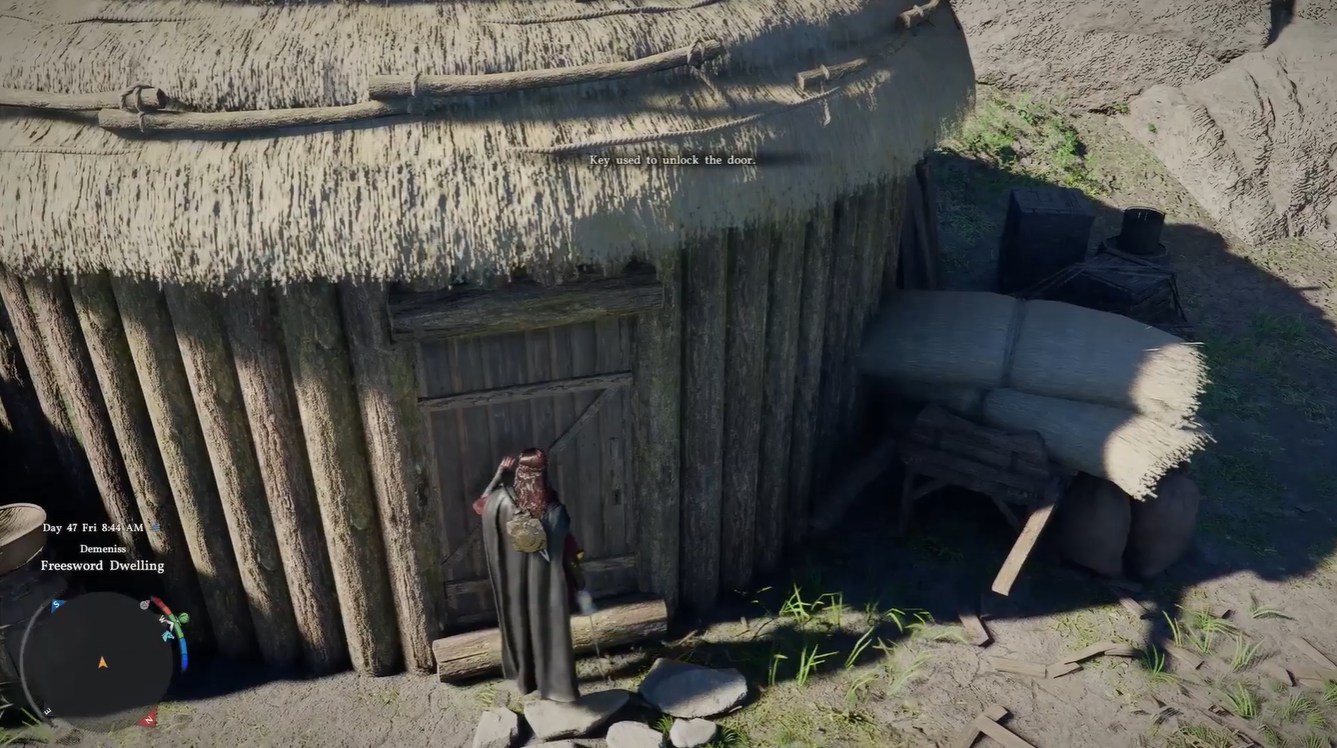Select the orange player arrow in the minimap center
The image size is (1337, 748).
[102, 662]
